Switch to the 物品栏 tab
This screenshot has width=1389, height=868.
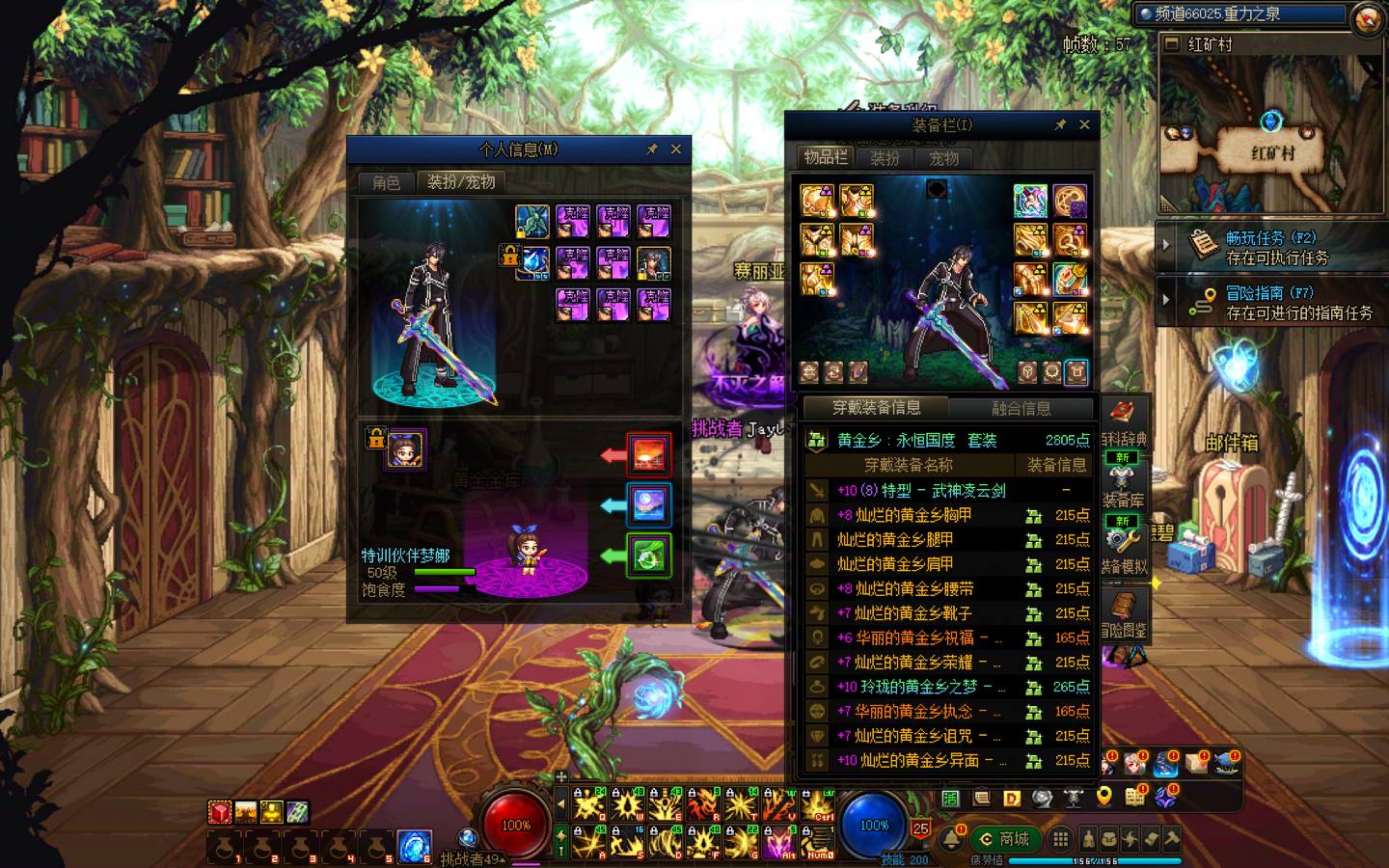click(826, 157)
